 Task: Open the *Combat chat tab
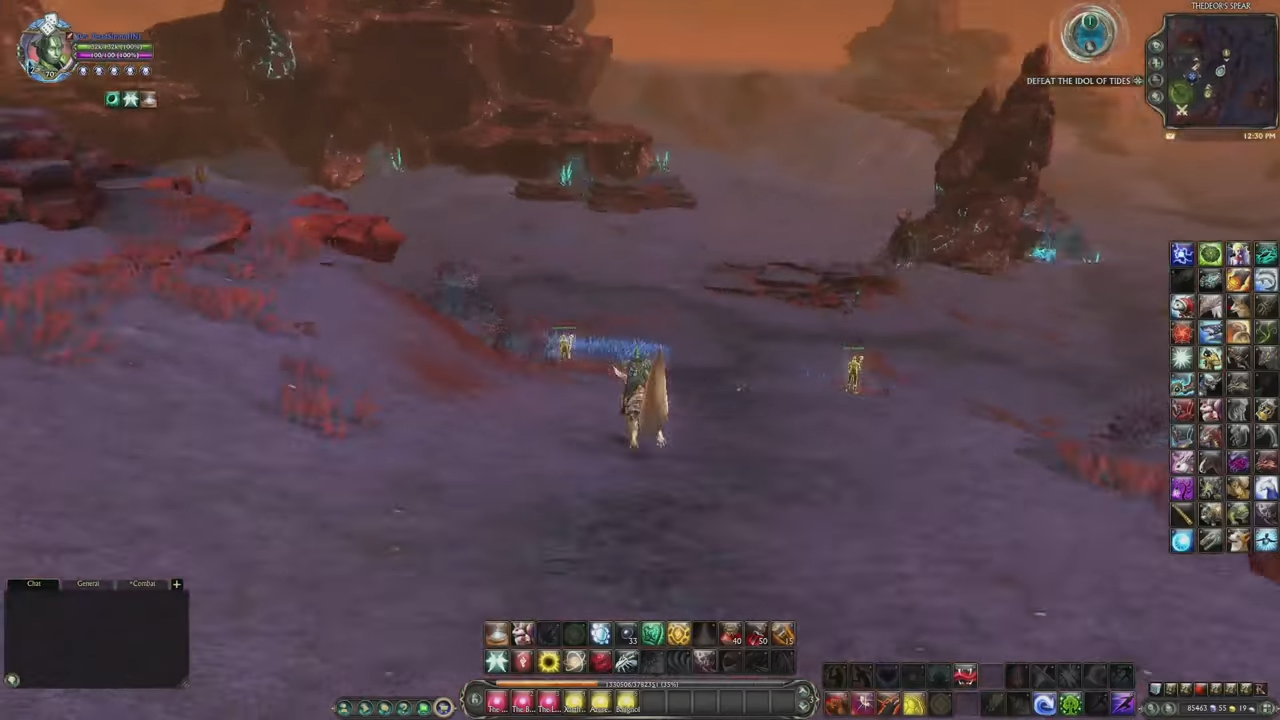142,583
